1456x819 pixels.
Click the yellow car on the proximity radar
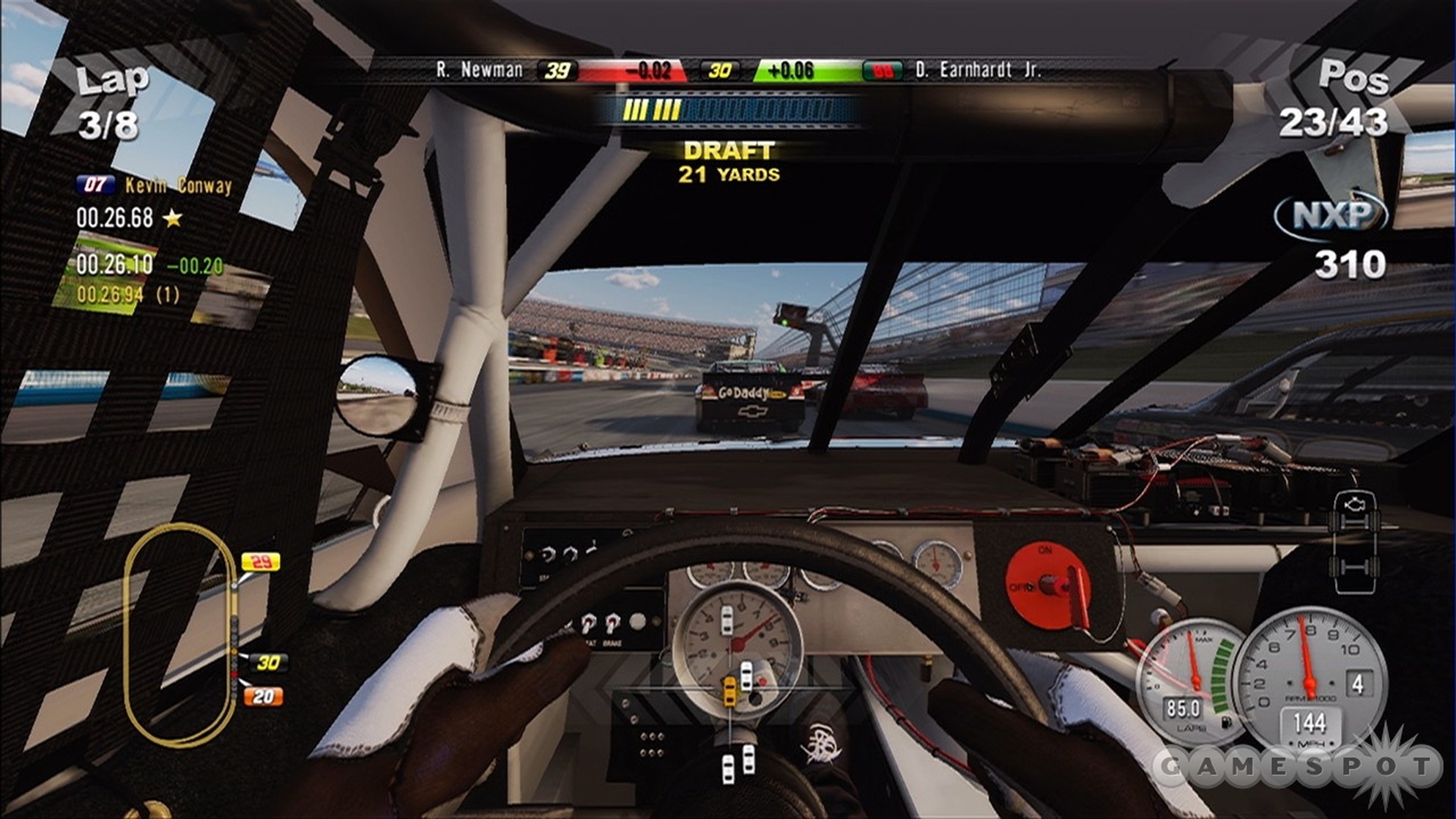click(729, 690)
